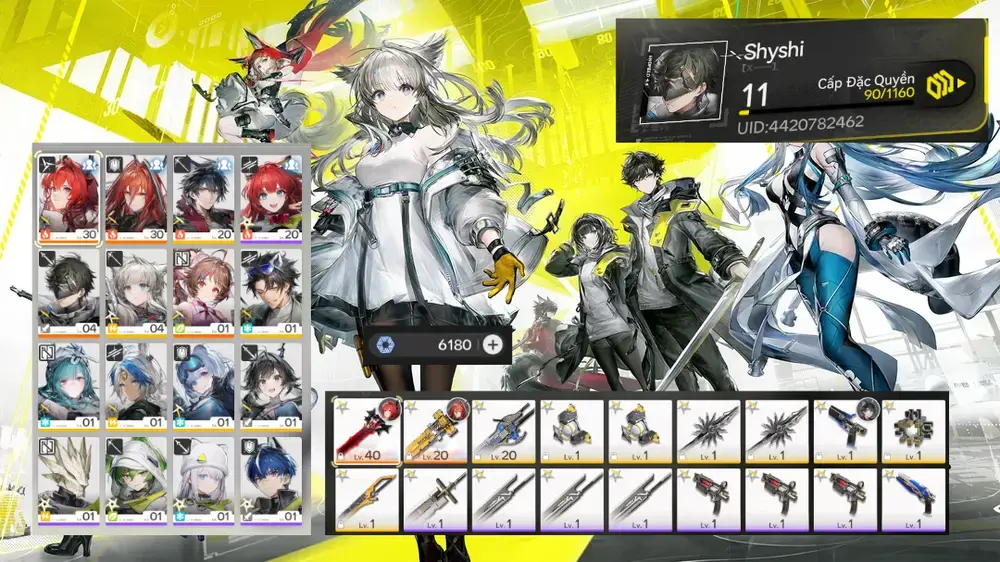
Task: Click the plus button beside 6180 currency
Action: (492, 346)
